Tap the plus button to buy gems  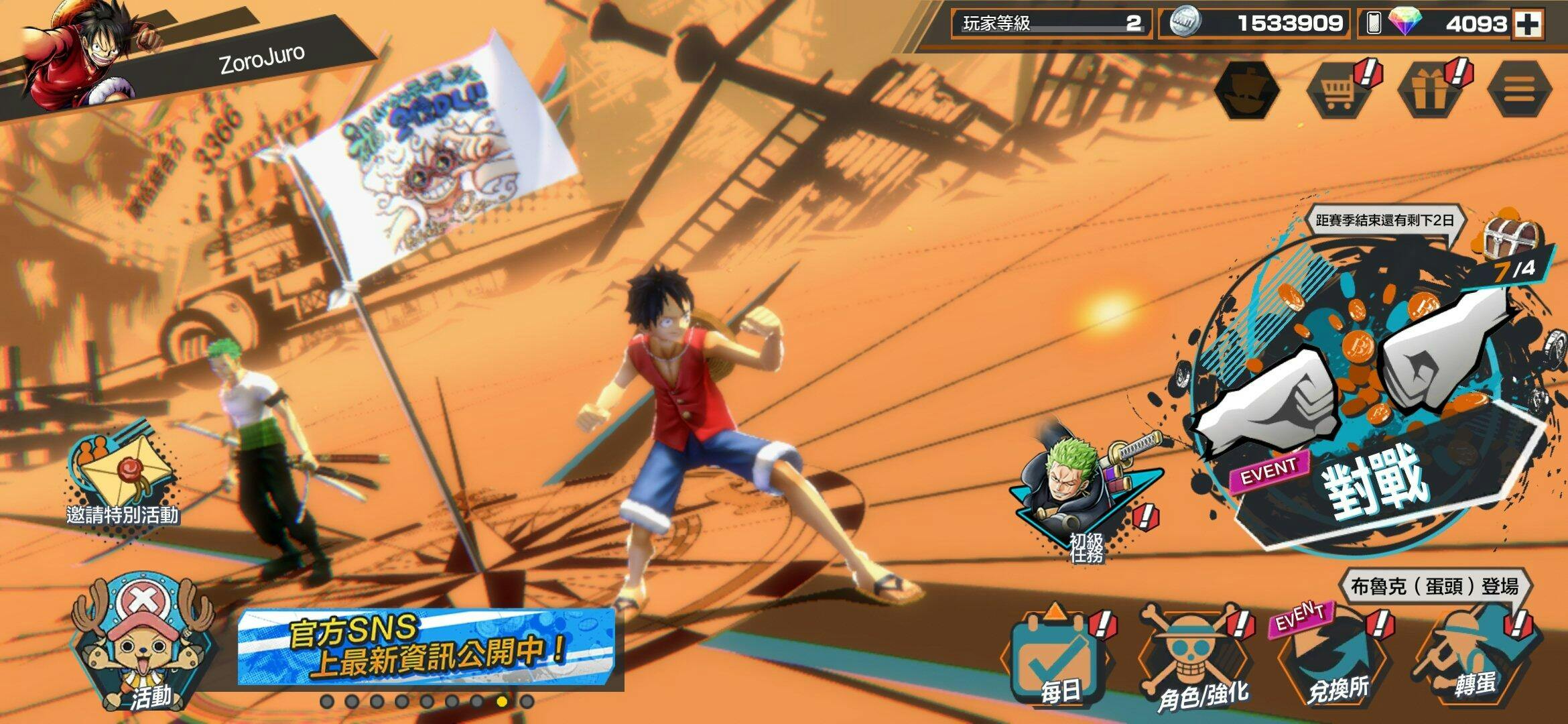1528,24
